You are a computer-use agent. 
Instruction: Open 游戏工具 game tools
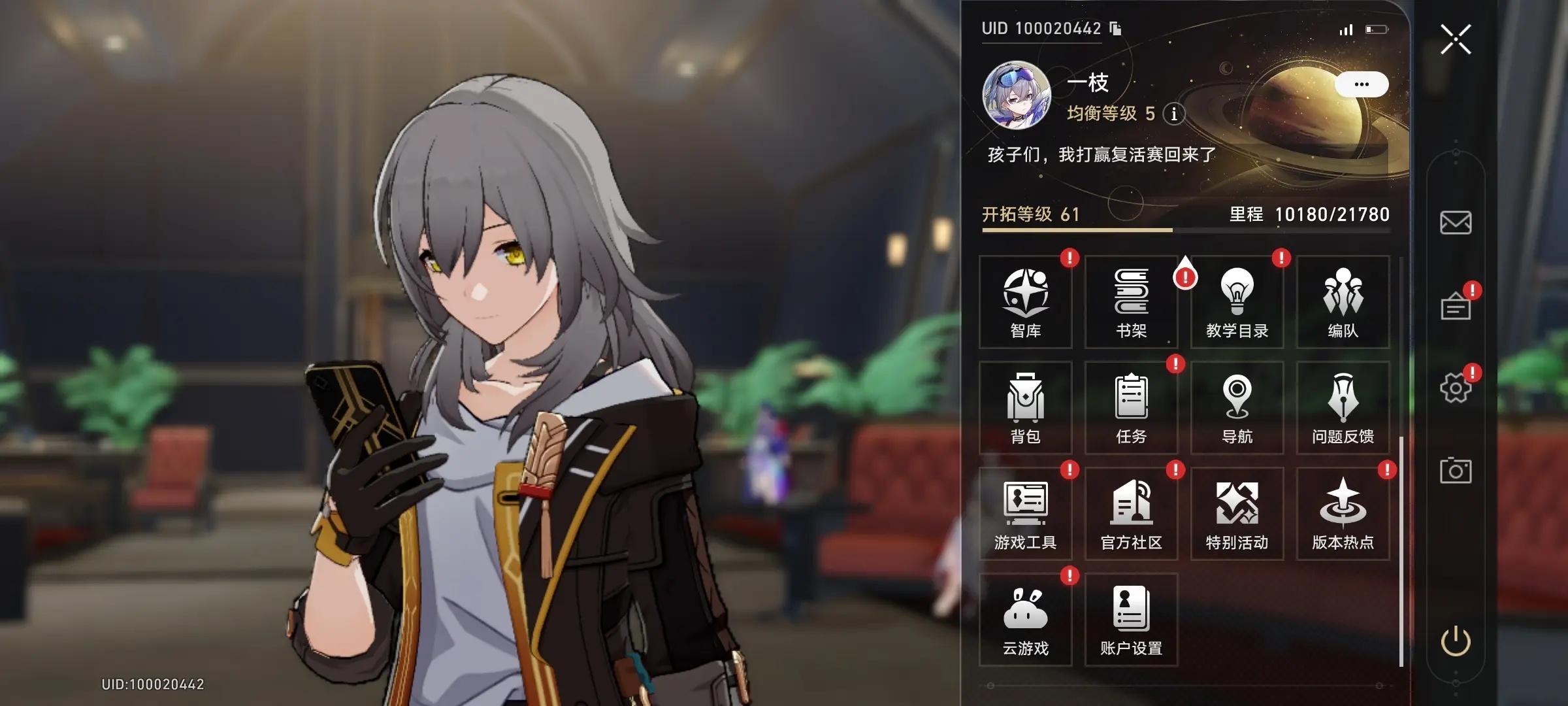[1026, 514]
